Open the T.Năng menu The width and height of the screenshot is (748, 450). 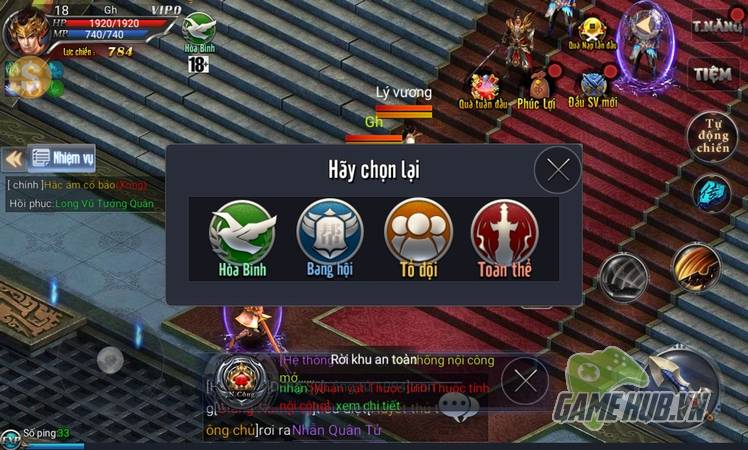[x=714, y=22]
